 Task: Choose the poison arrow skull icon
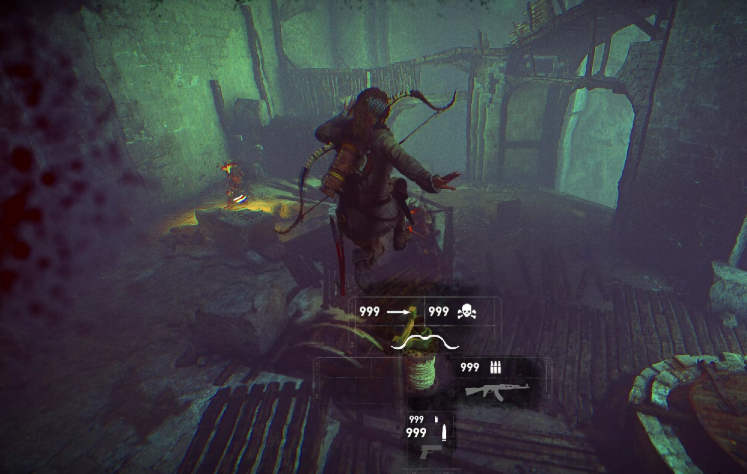click(x=466, y=313)
